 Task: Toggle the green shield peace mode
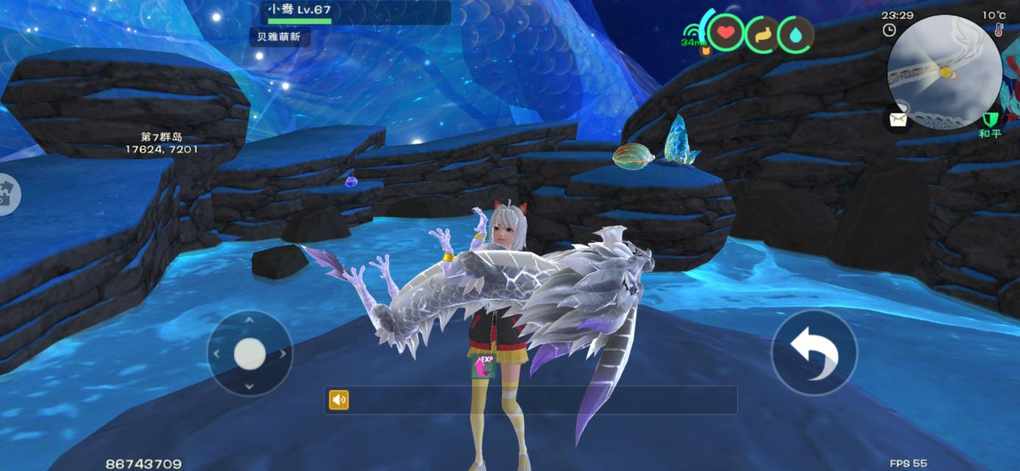[x=990, y=119]
